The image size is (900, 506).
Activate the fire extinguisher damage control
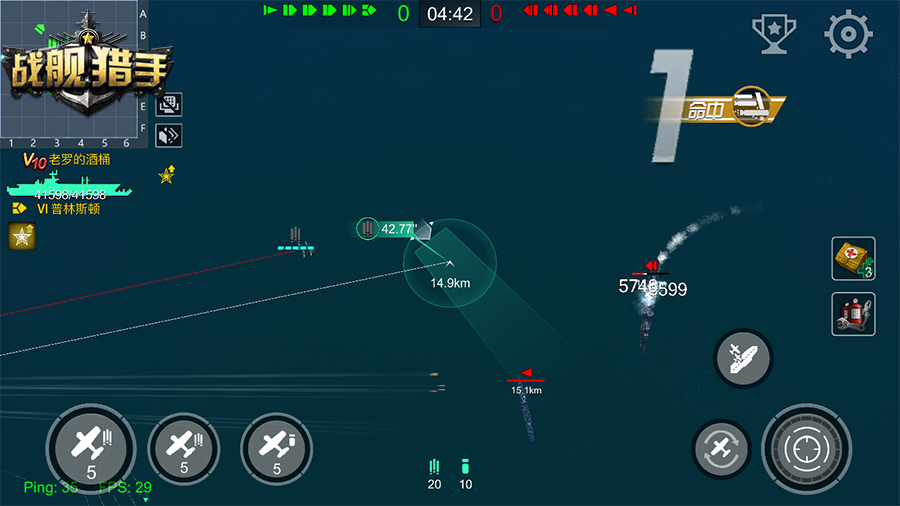click(853, 314)
